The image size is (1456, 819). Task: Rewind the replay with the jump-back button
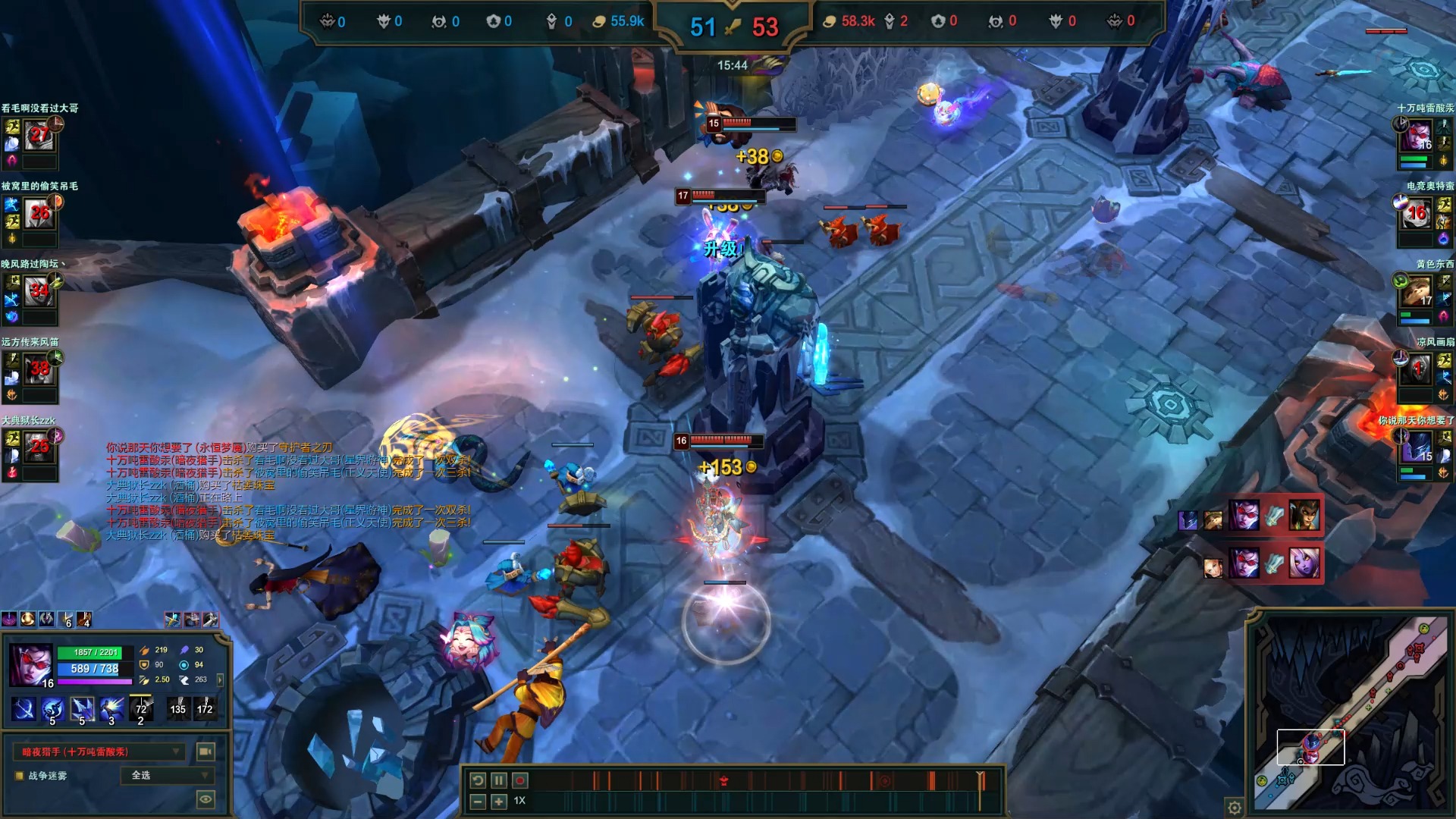click(478, 780)
